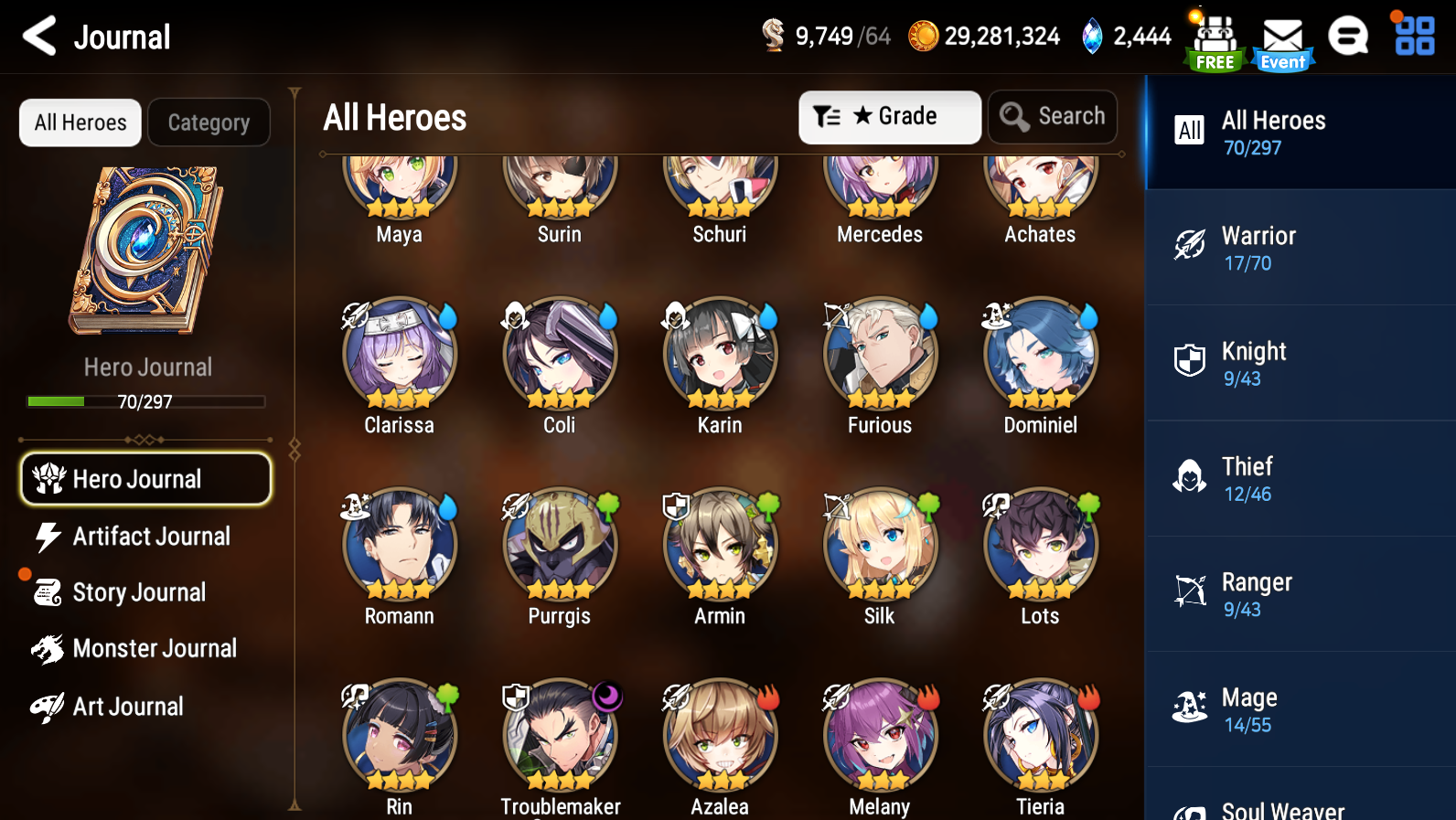Open the Event mailbox icon
This screenshot has width=1456, height=820.
1282,42
